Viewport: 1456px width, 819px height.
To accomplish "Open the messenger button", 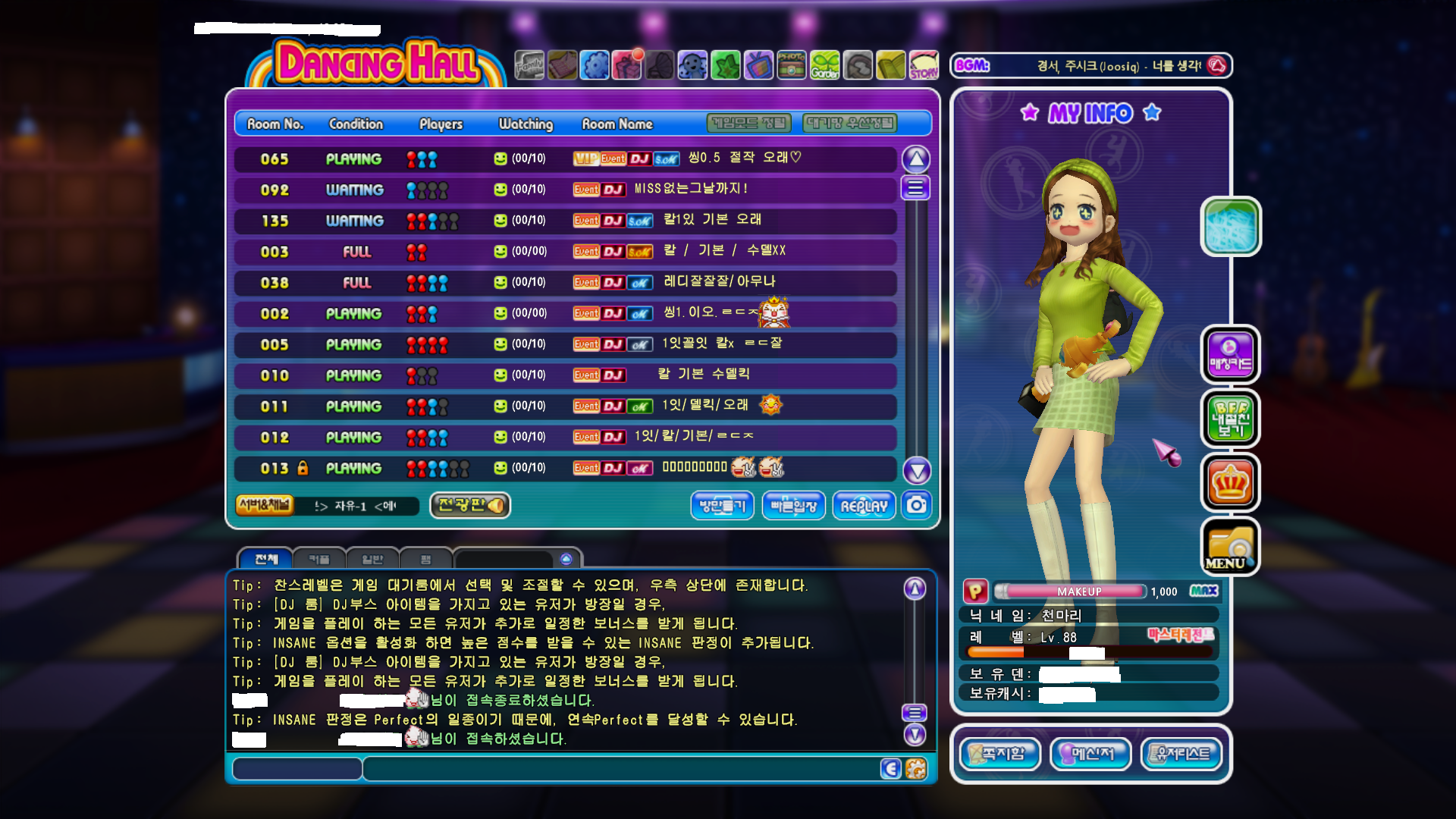I will click(1091, 754).
